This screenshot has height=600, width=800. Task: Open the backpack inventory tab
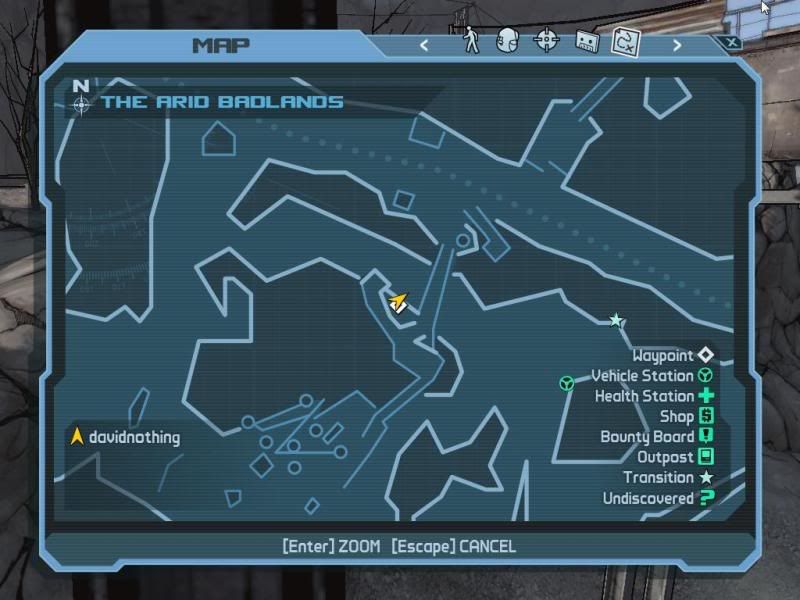(x=508, y=40)
